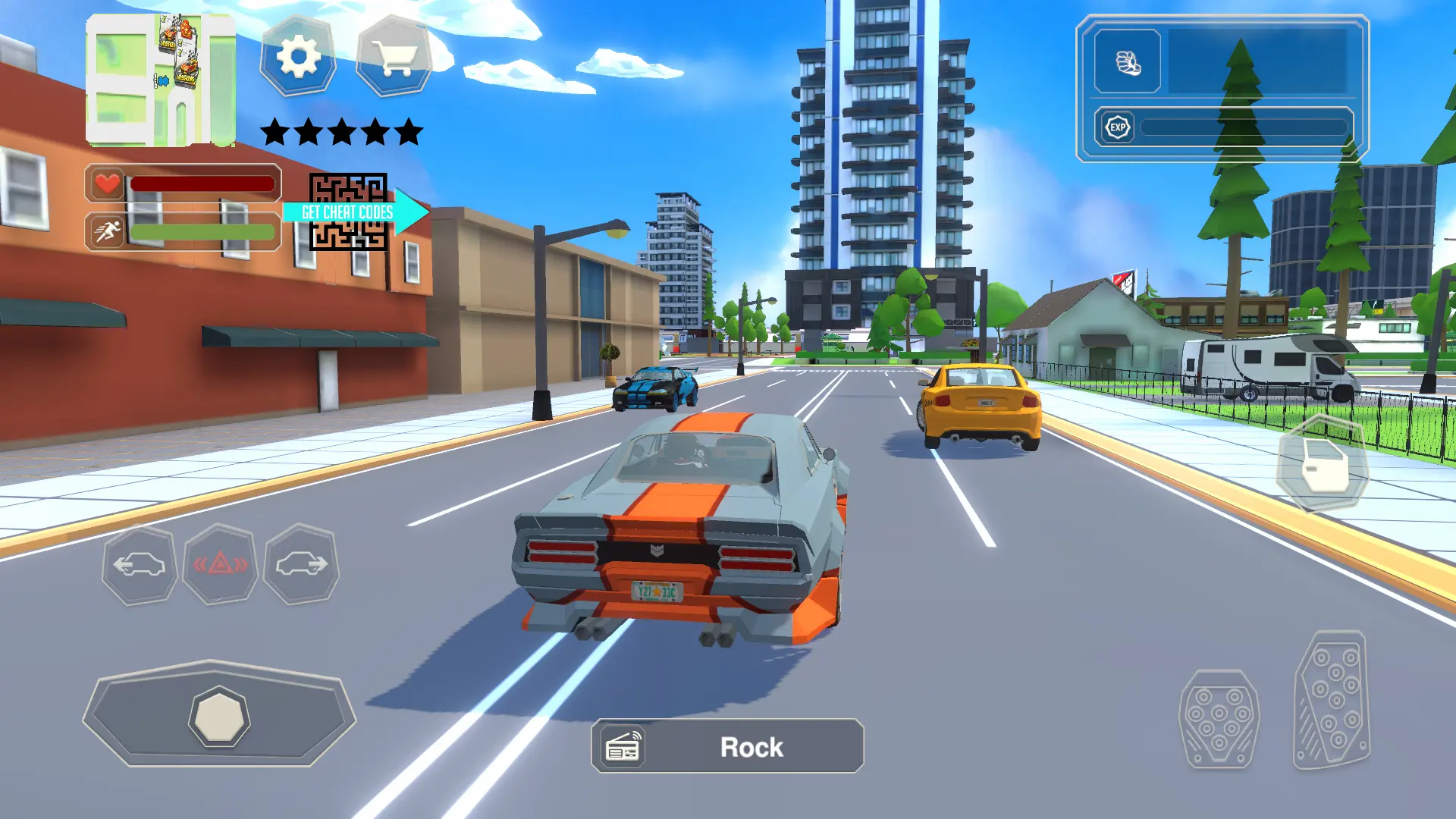Enable the hazard lights
Screen dimensions: 1456x819
coord(219,564)
